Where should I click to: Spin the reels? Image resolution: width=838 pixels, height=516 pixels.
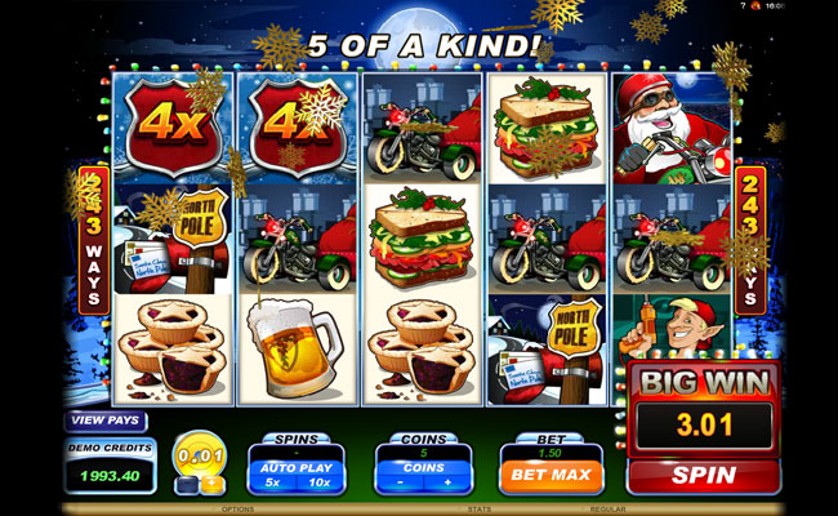click(703, 475)
